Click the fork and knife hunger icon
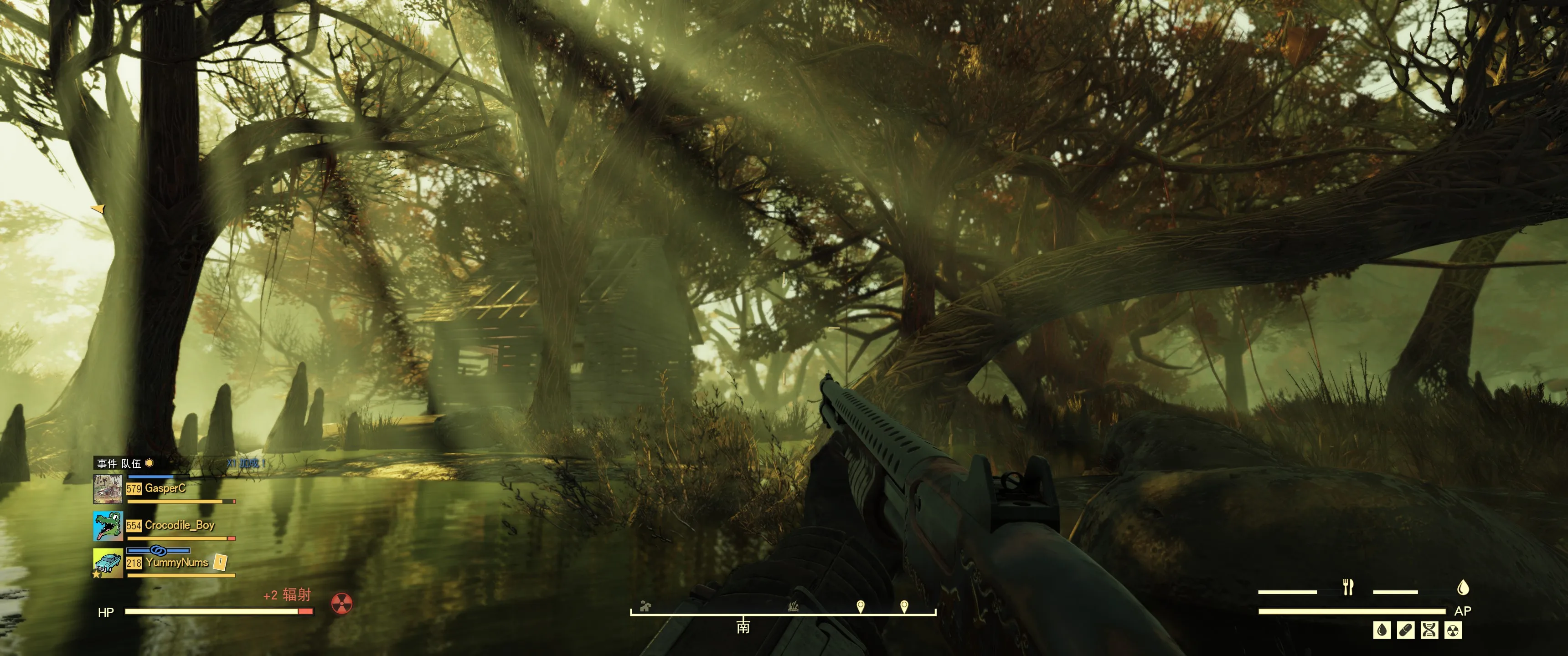 [1348, 587]
